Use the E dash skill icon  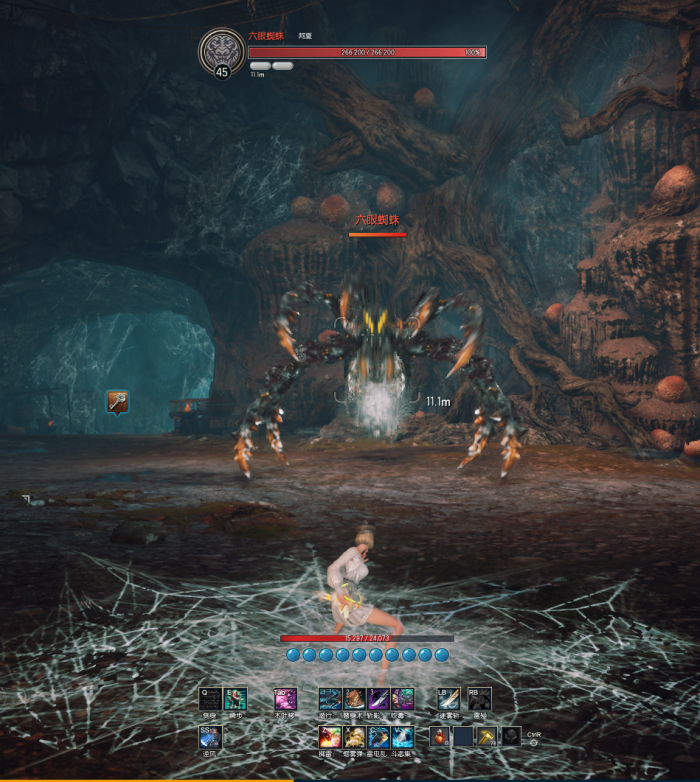click(235, 699)
